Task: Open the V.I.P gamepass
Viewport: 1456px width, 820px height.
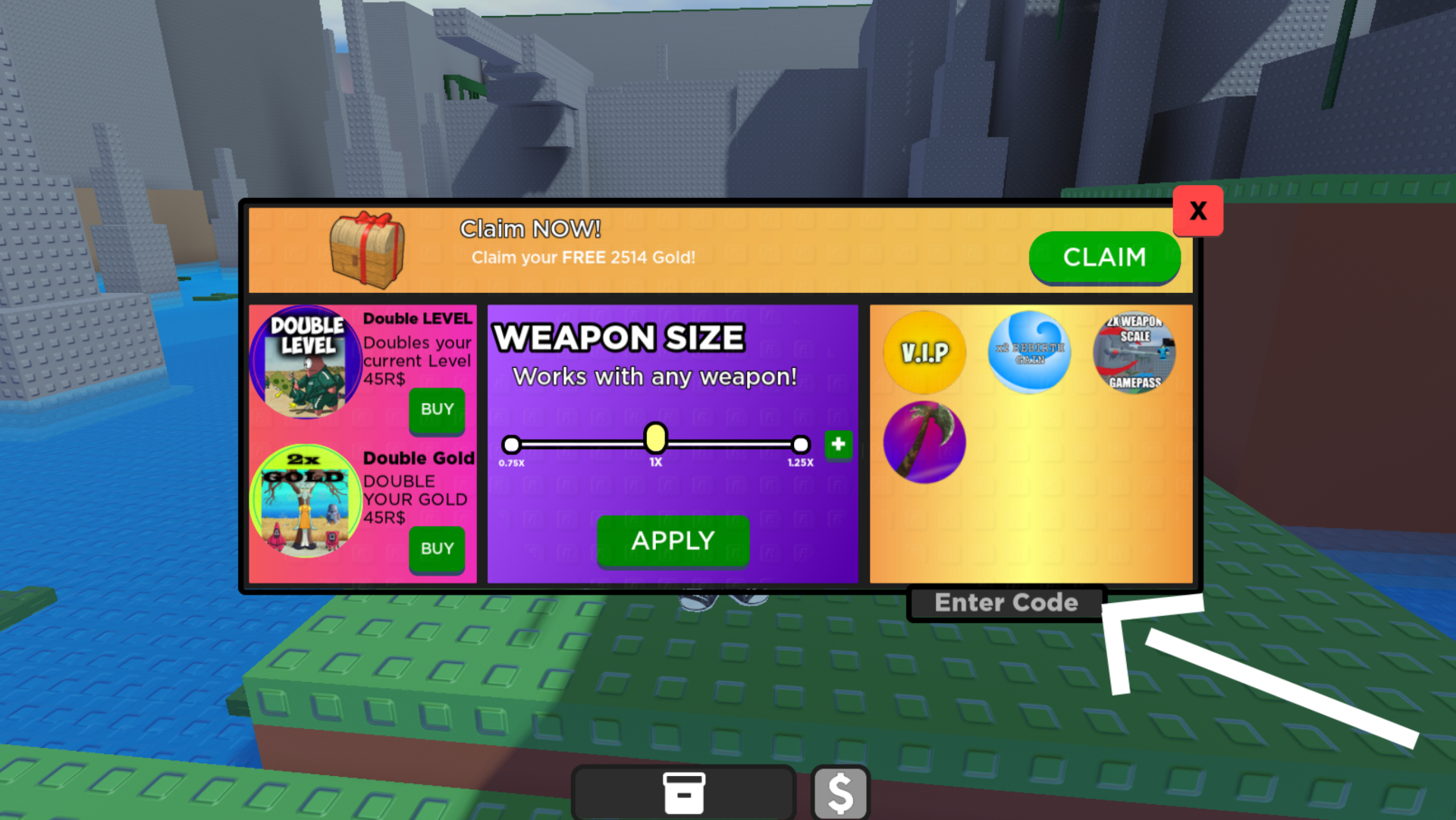Action: point(924,352)
